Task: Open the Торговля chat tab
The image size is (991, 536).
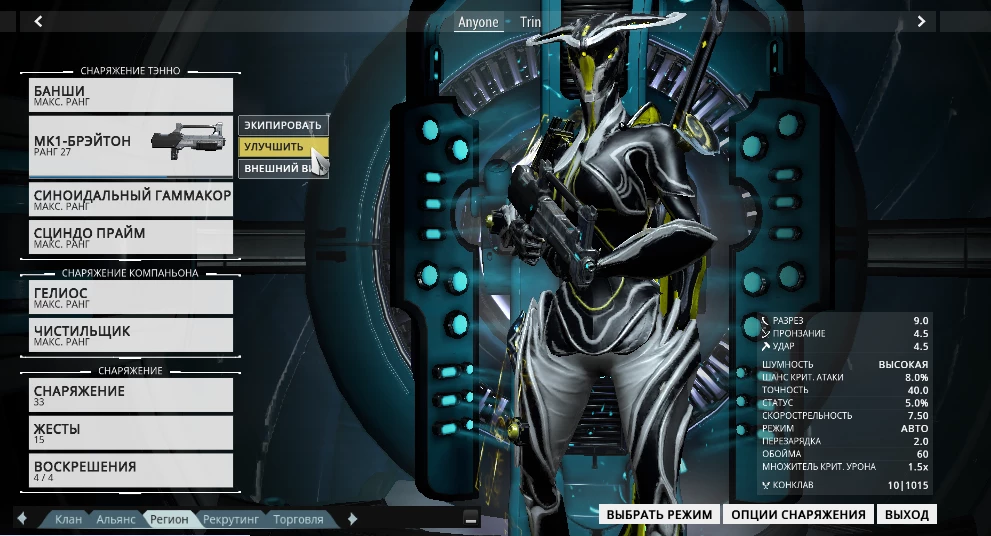Action: tap(299, 520)
